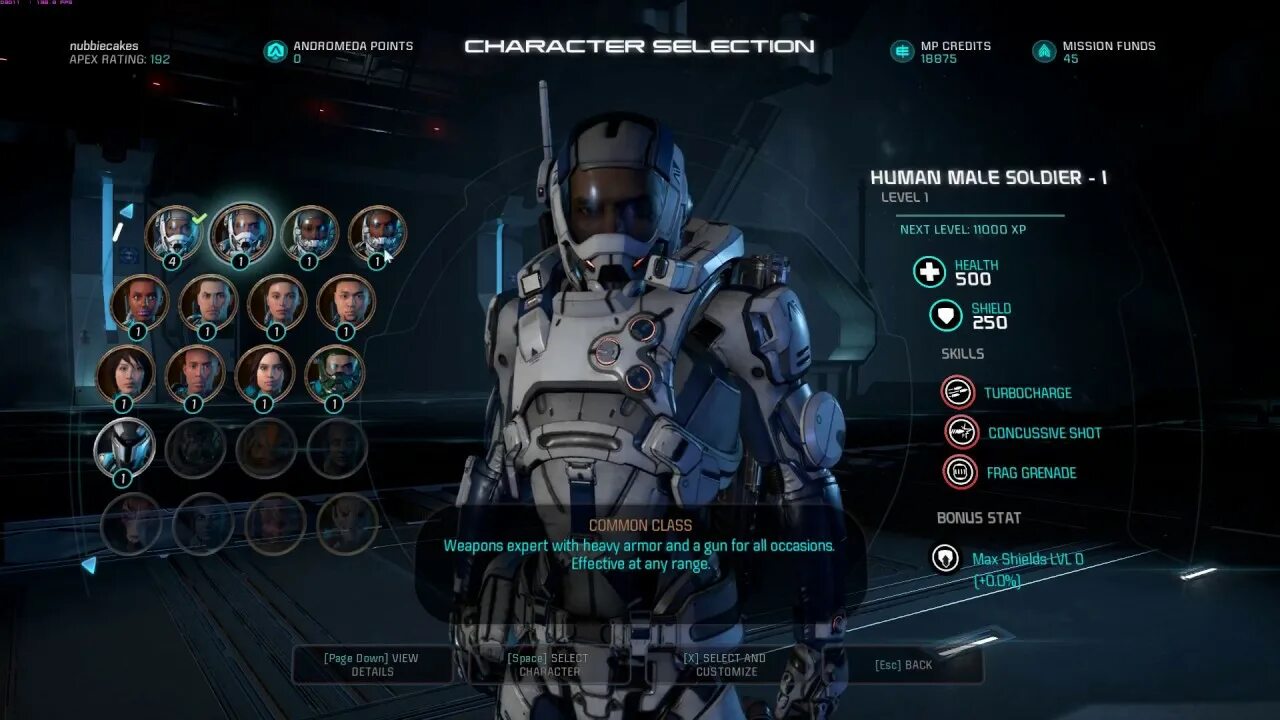Inspect the Frag Grenade skill icon
The width and height of the screenshot is (1280, 720).
(x=959, y=472)
